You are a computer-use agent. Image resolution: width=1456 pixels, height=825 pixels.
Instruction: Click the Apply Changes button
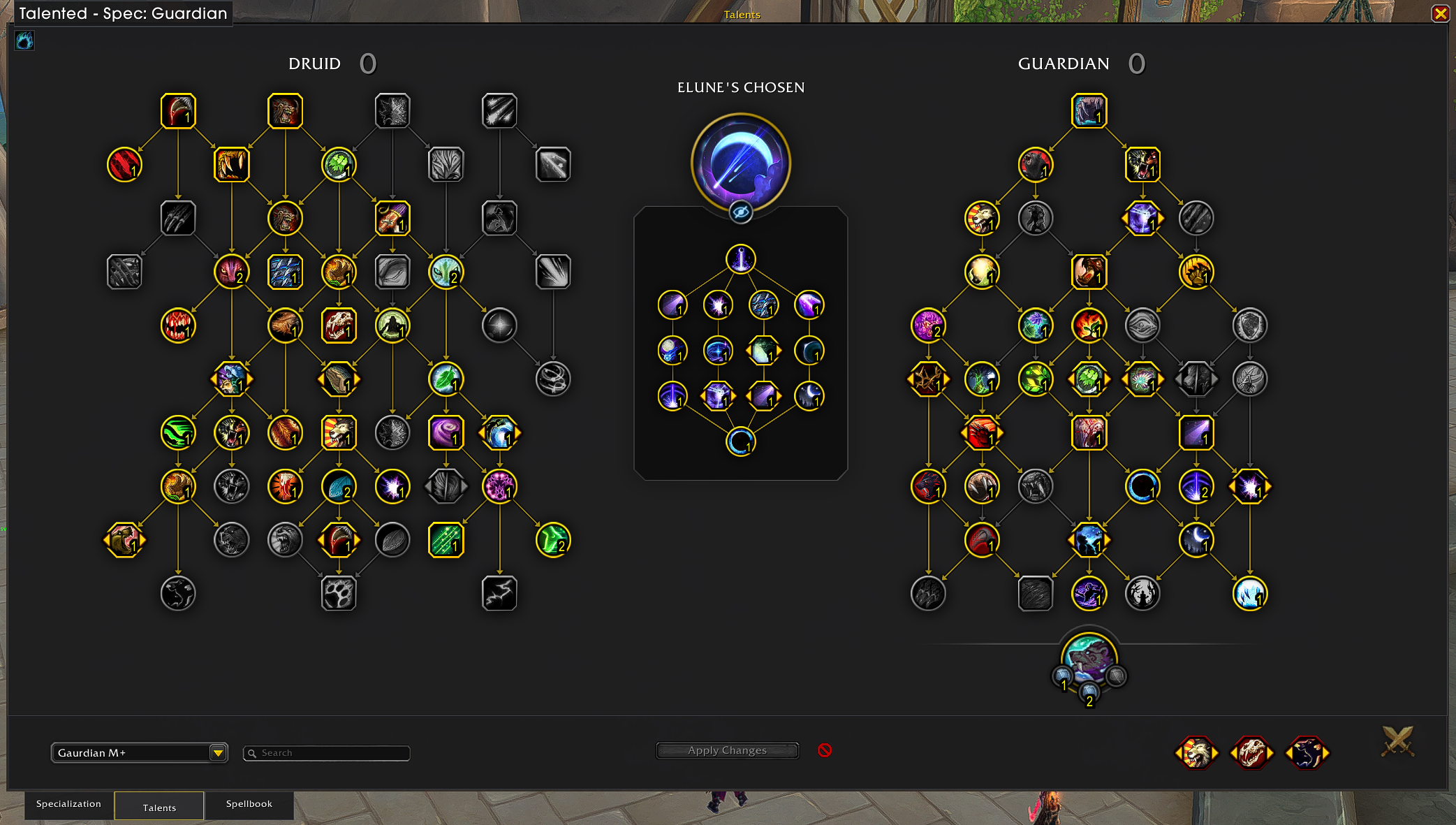(727, 750)
